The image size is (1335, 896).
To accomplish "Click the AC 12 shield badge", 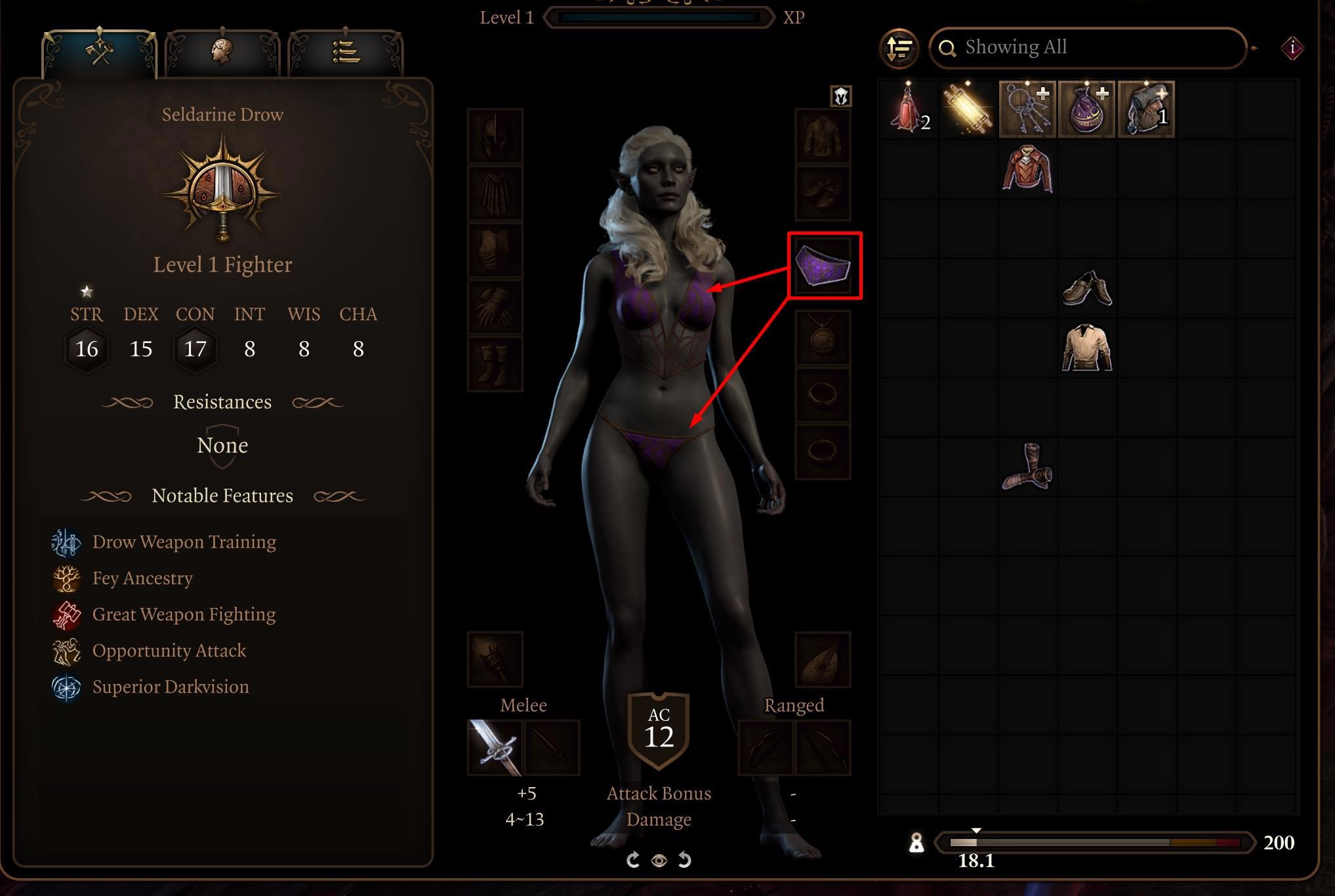I will coord(659,730).
